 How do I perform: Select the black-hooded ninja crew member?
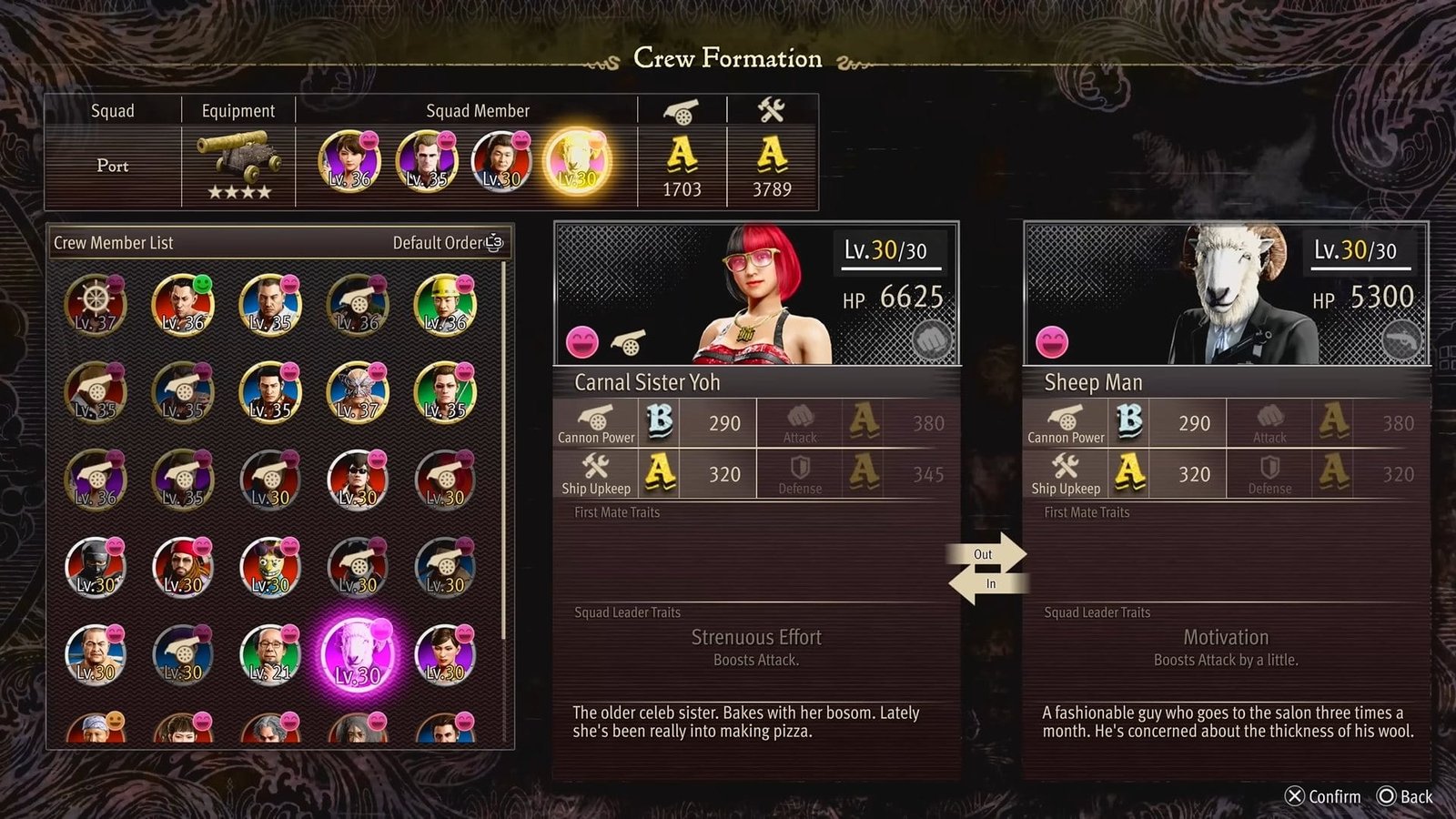click(96, 567)
